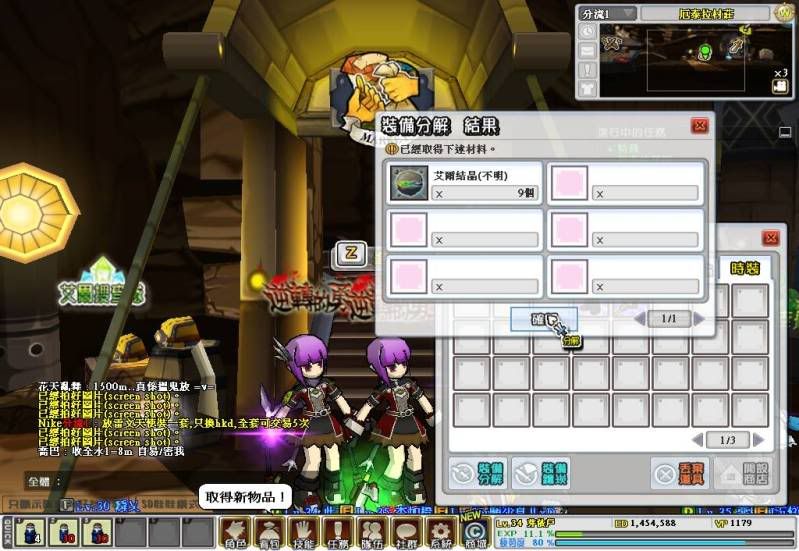Open the 分流1 channel dropdown

coord(606,13)
